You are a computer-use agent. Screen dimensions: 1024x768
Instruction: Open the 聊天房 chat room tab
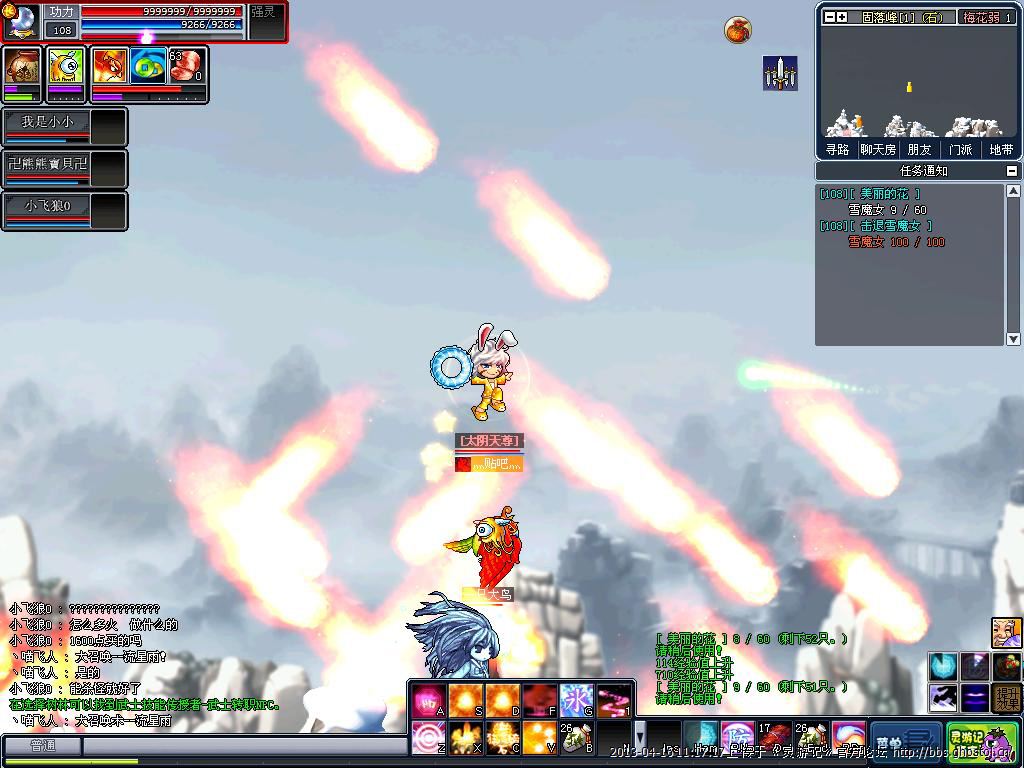pyautogui.click(x=878, y=149)
